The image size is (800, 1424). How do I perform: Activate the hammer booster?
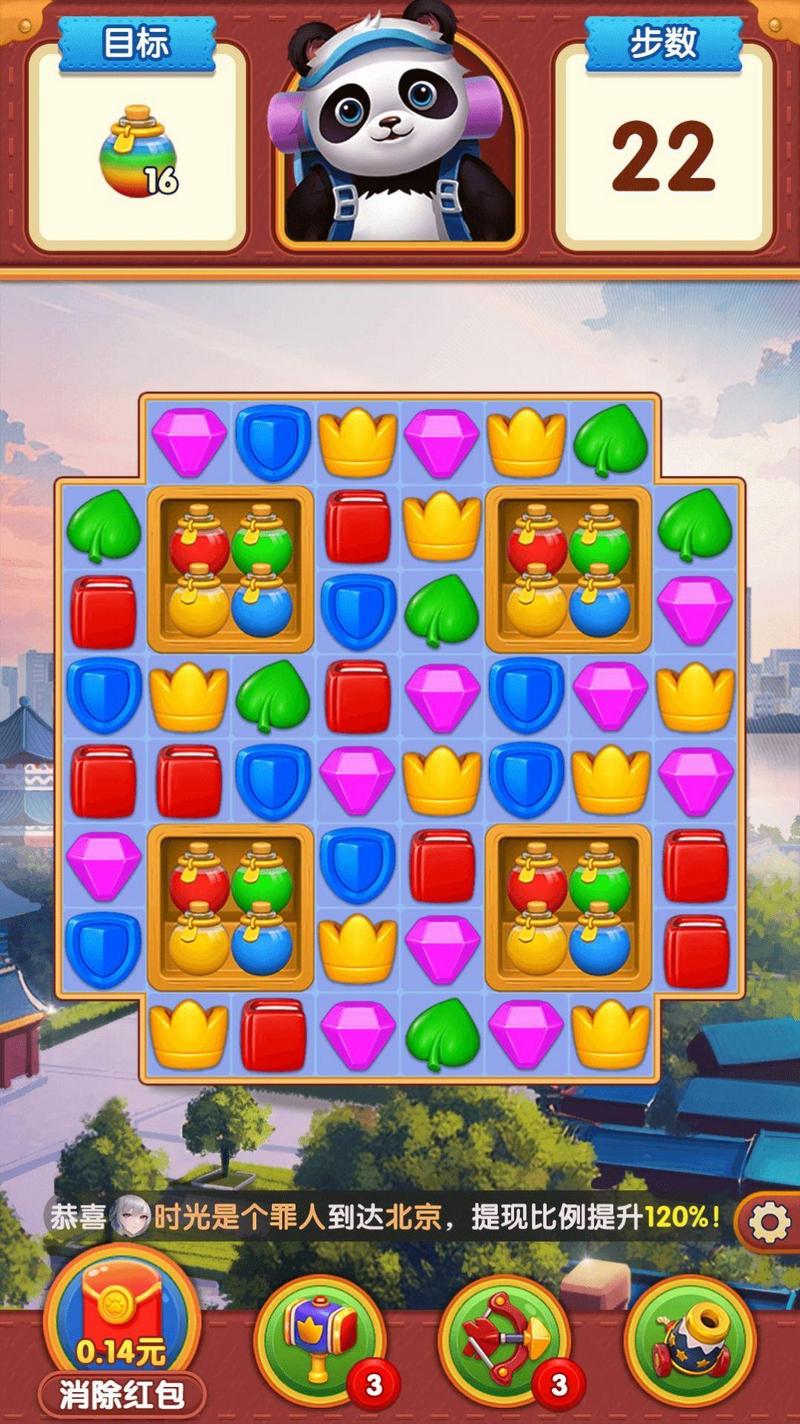[x=320, y=1338]
